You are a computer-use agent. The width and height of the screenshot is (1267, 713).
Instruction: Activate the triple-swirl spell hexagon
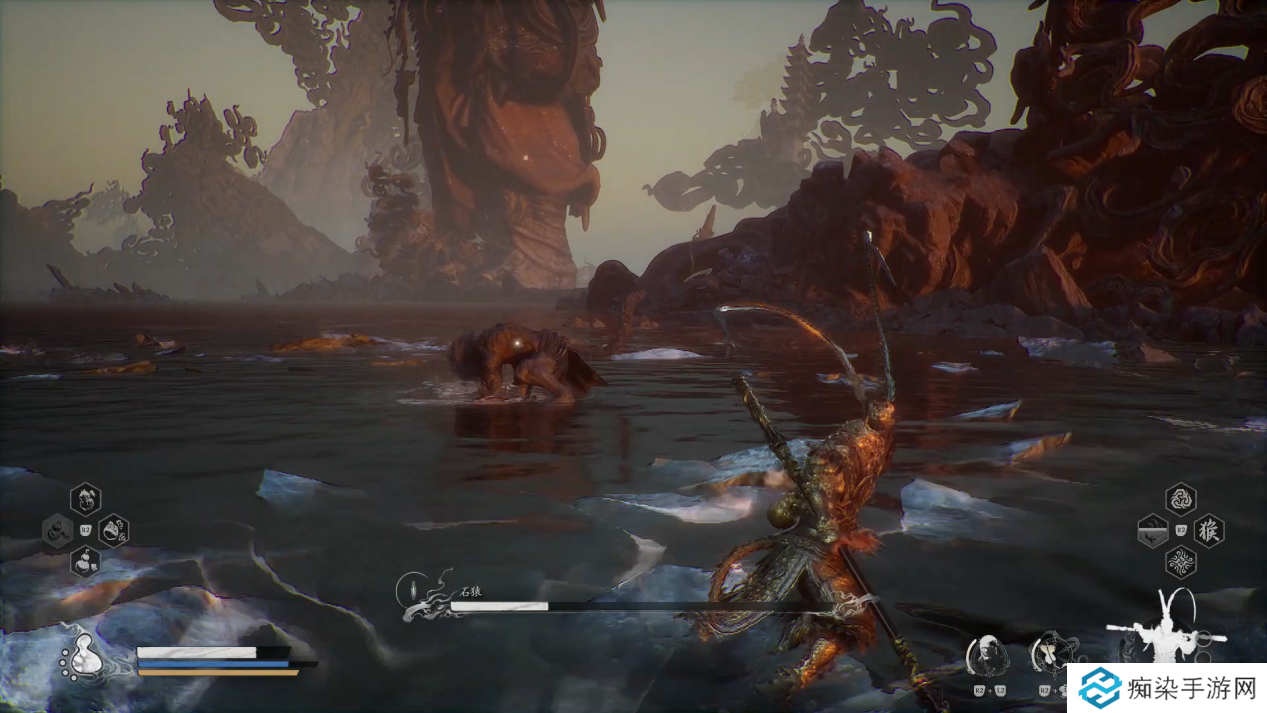[1181, 499]
